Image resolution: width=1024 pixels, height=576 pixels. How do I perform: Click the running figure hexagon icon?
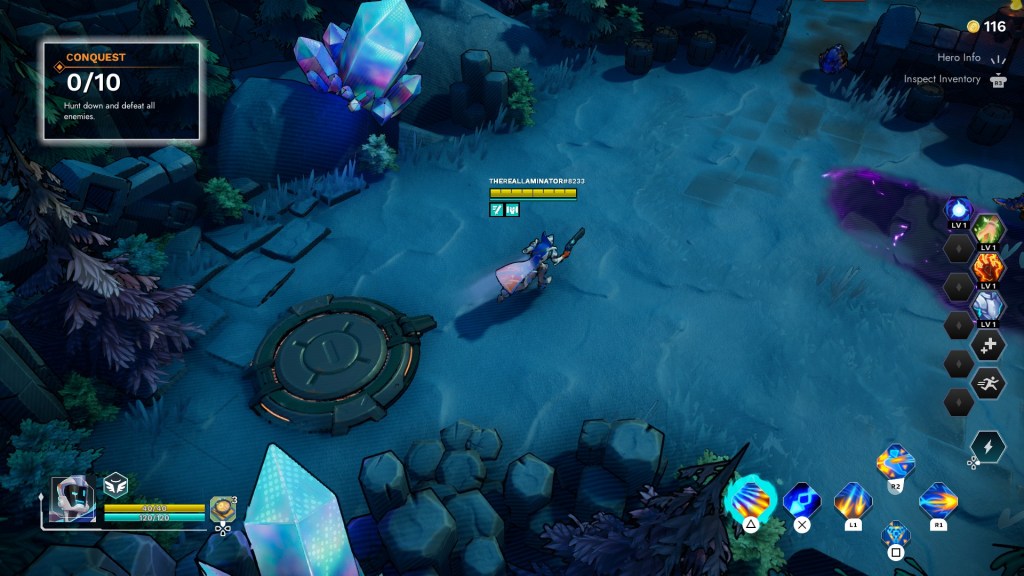988,383
